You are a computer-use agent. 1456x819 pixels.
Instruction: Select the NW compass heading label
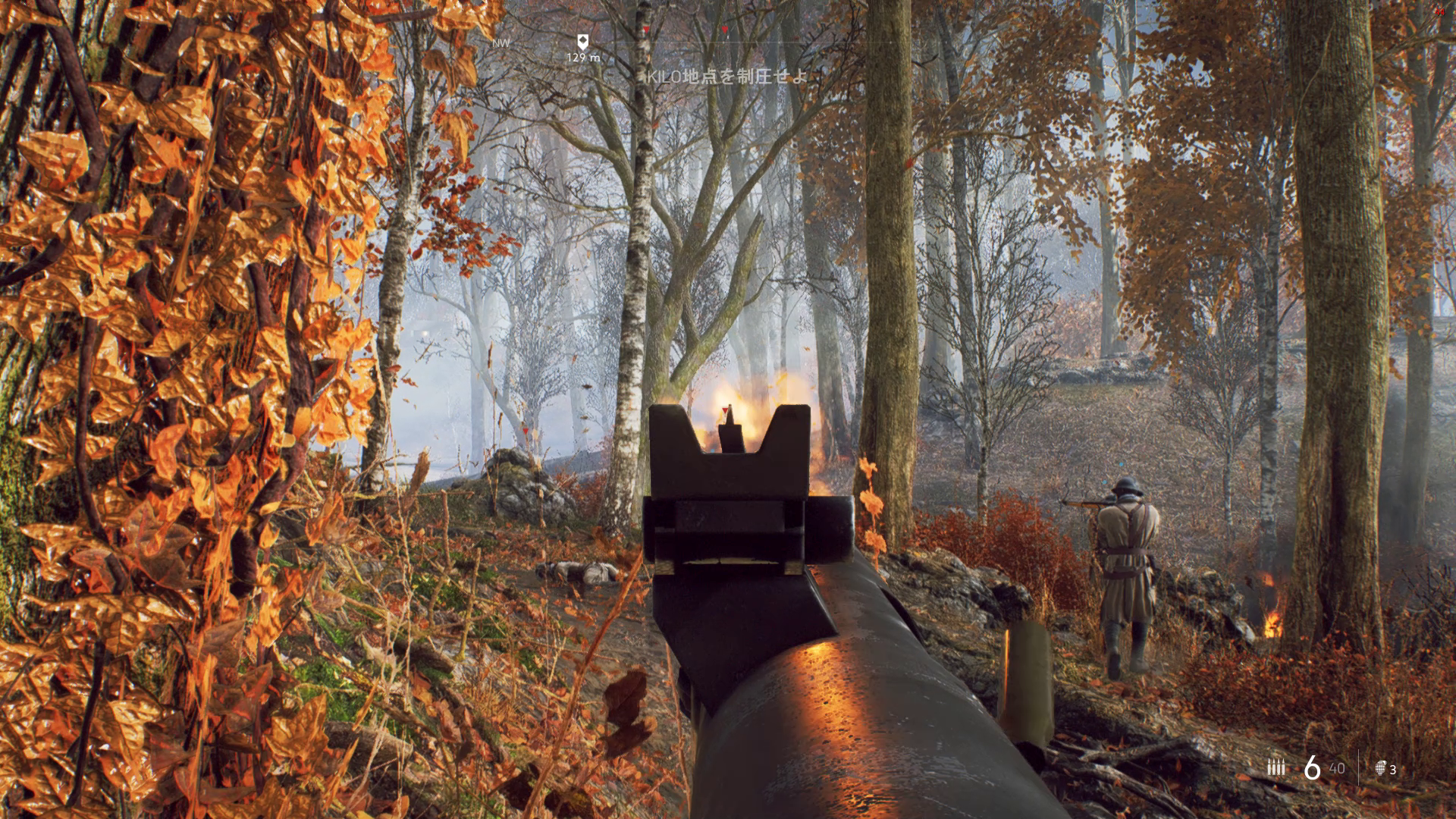(500, 44)
